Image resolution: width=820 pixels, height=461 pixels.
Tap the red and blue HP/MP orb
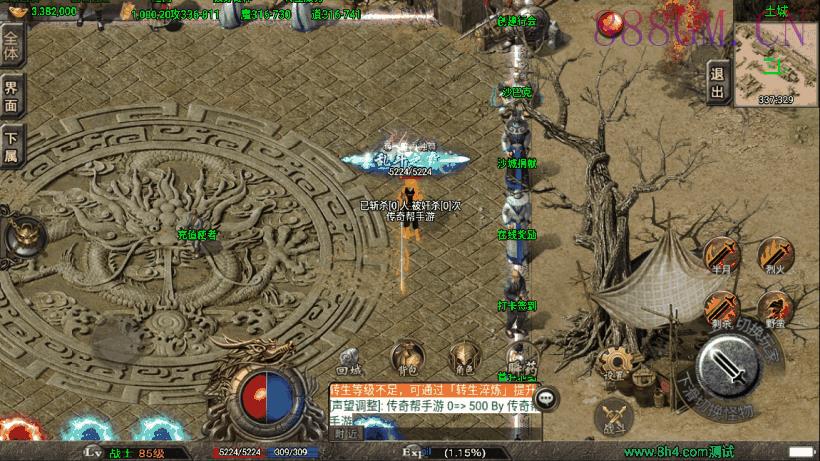coord(265,395)
